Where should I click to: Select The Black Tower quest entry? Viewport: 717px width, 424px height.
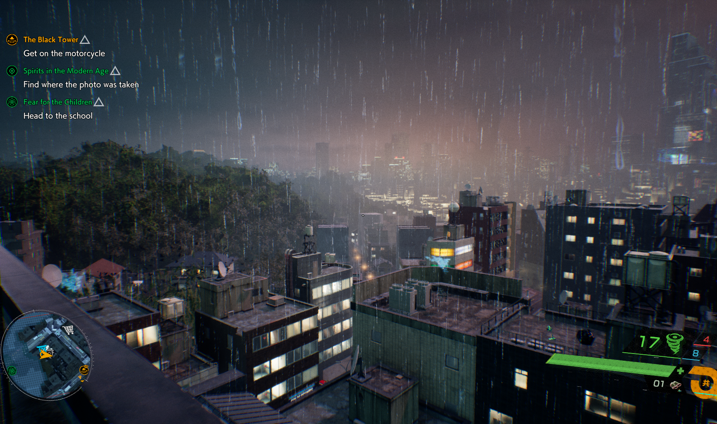[x=51, y=40]
